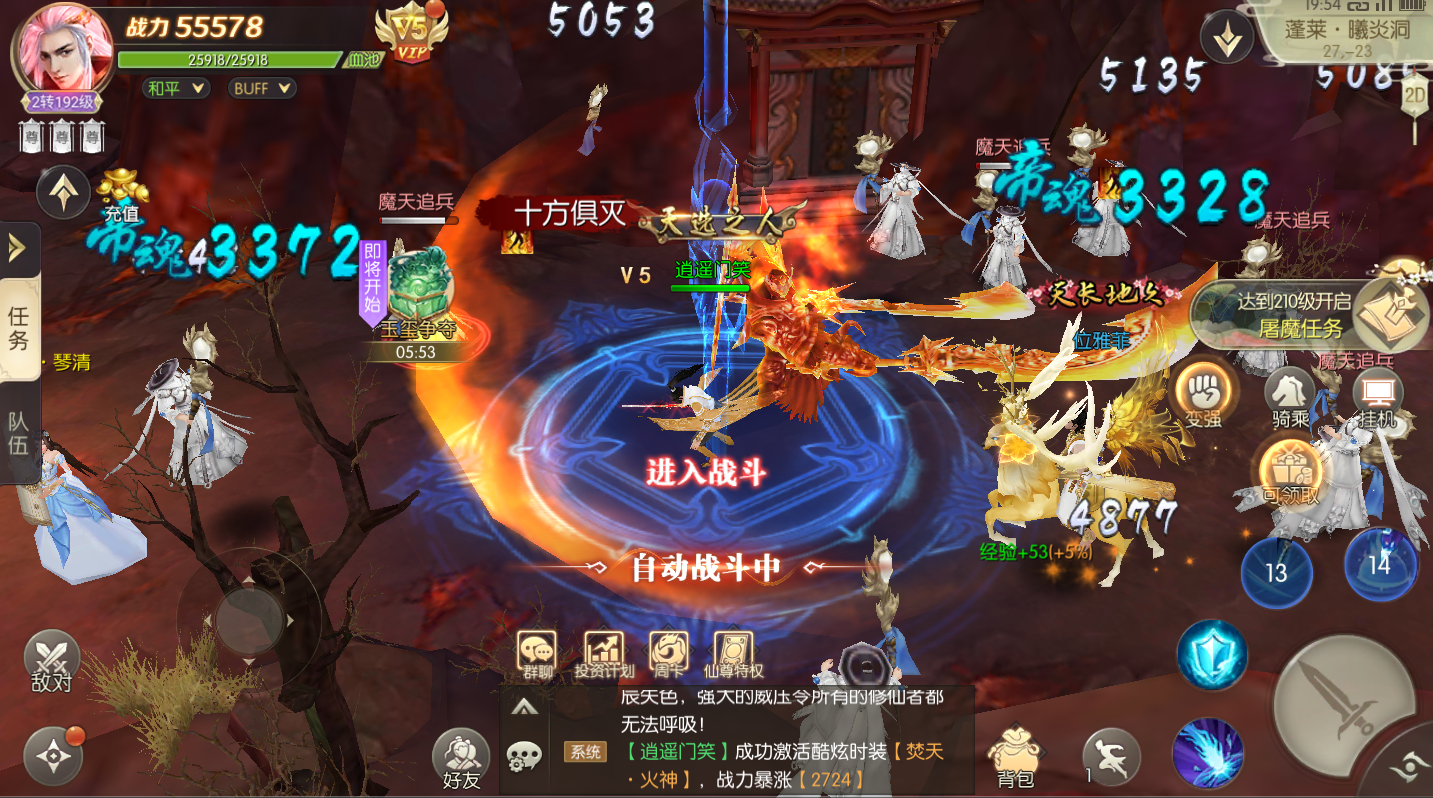Open the 变强 power-up menu
This screenshot has width=1433, height=798.
(1202, 394)
